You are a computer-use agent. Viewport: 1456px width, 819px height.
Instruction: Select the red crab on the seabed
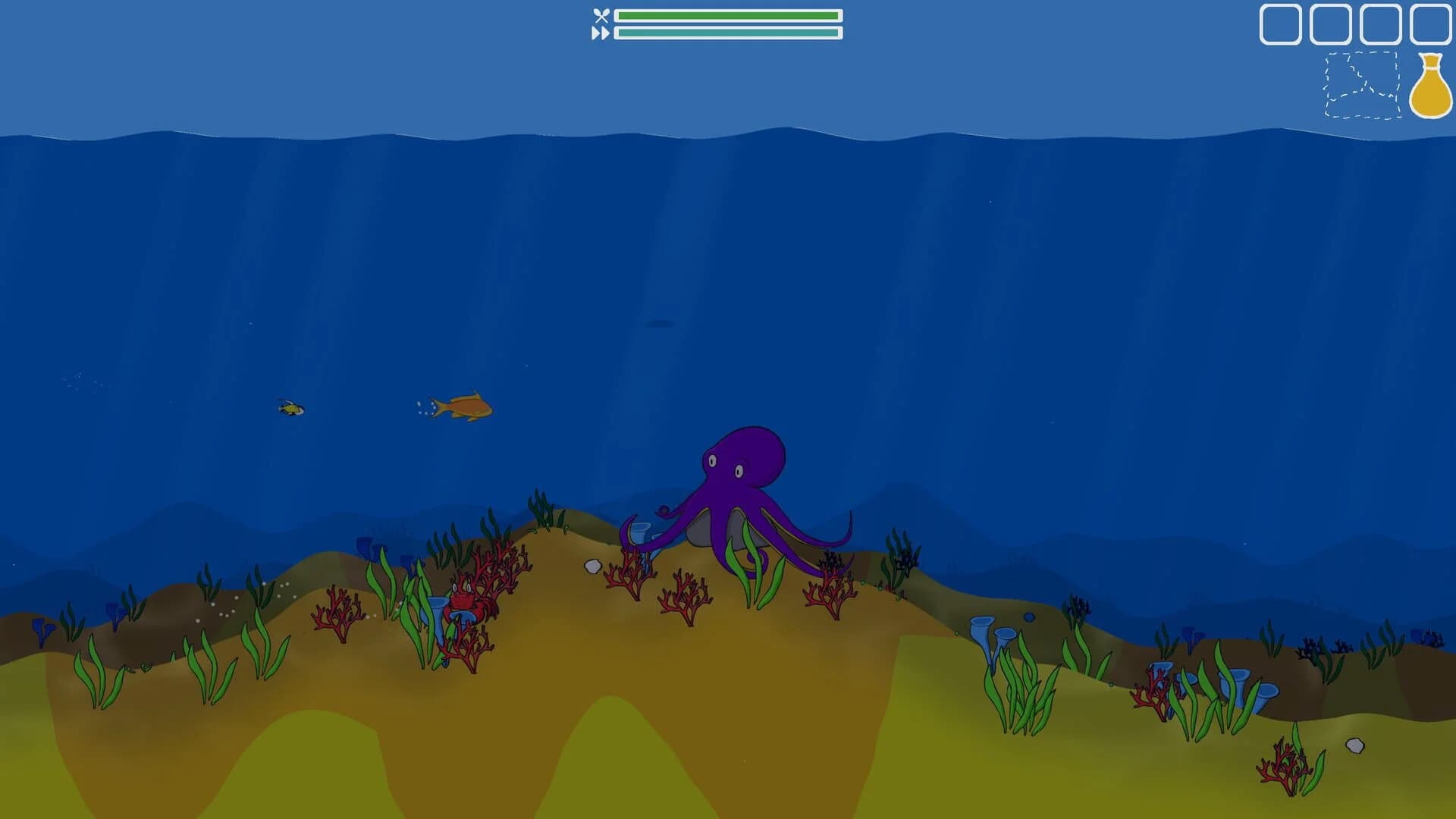(461, 603)
